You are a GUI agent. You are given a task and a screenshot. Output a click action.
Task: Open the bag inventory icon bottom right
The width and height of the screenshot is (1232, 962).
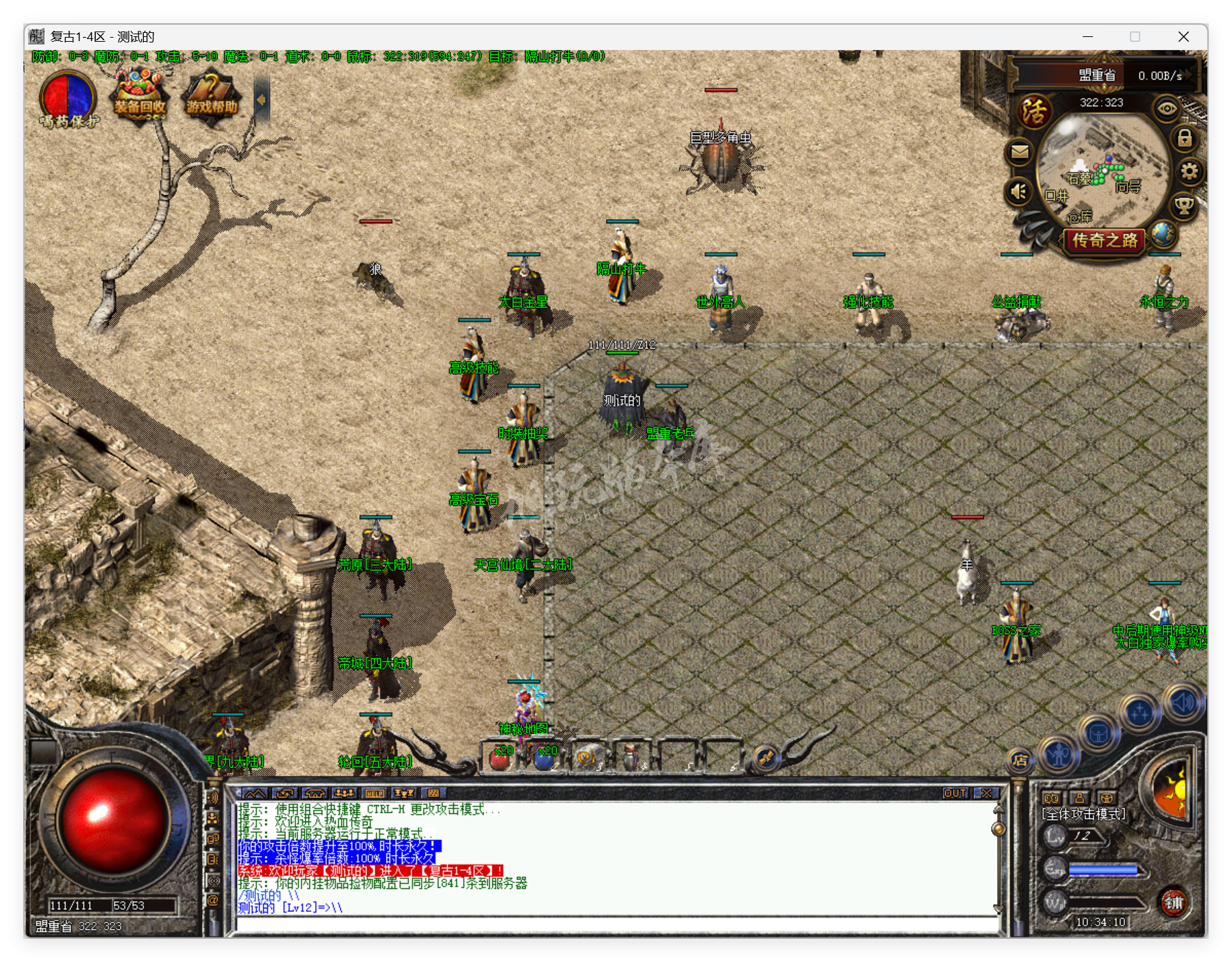tap(1098, 732)
